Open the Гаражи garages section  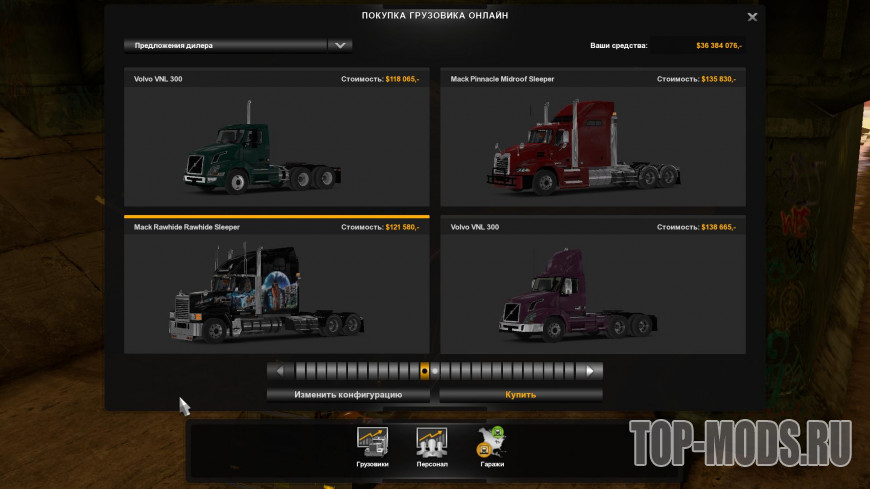tap(491, 447)
